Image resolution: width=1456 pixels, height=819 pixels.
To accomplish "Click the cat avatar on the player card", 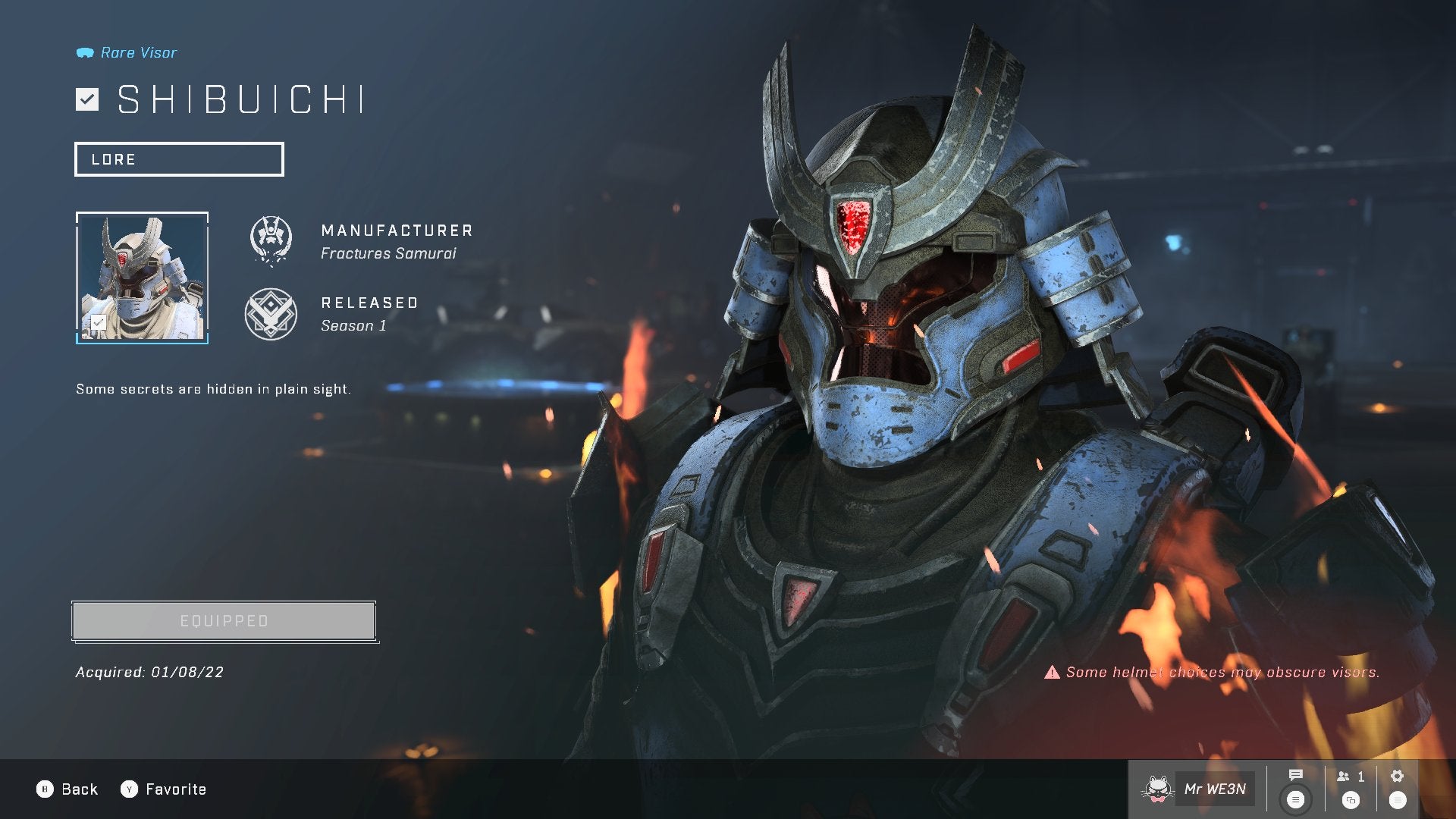I will tap(1158, 789).
